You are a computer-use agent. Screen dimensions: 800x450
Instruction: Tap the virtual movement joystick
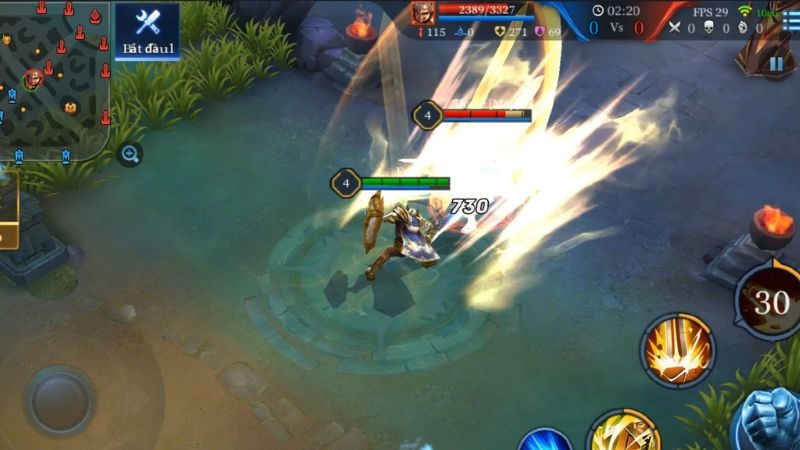coord(60,400)
